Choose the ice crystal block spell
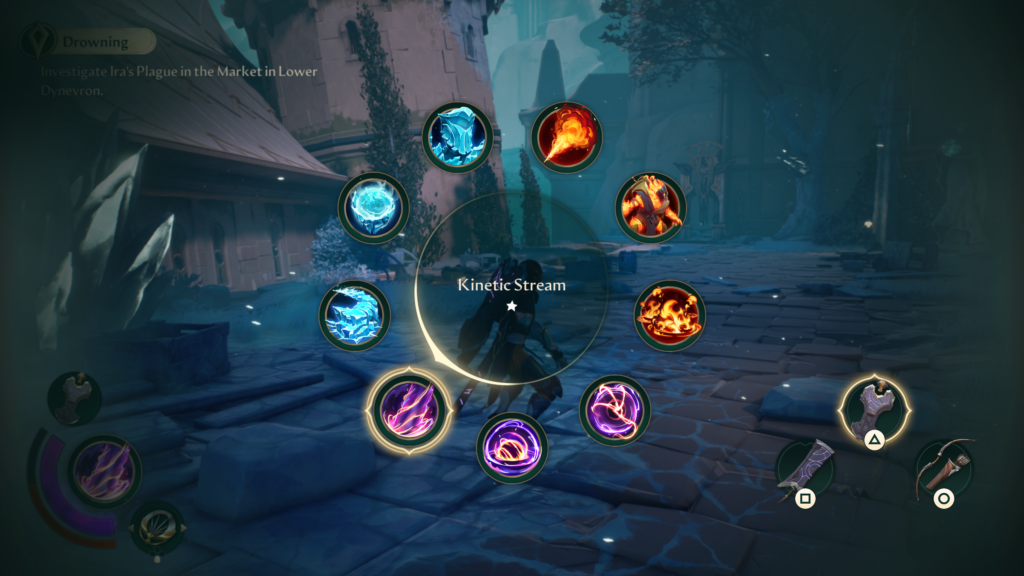This screenshot has width=1024, height=576. (x=457, y=135)
